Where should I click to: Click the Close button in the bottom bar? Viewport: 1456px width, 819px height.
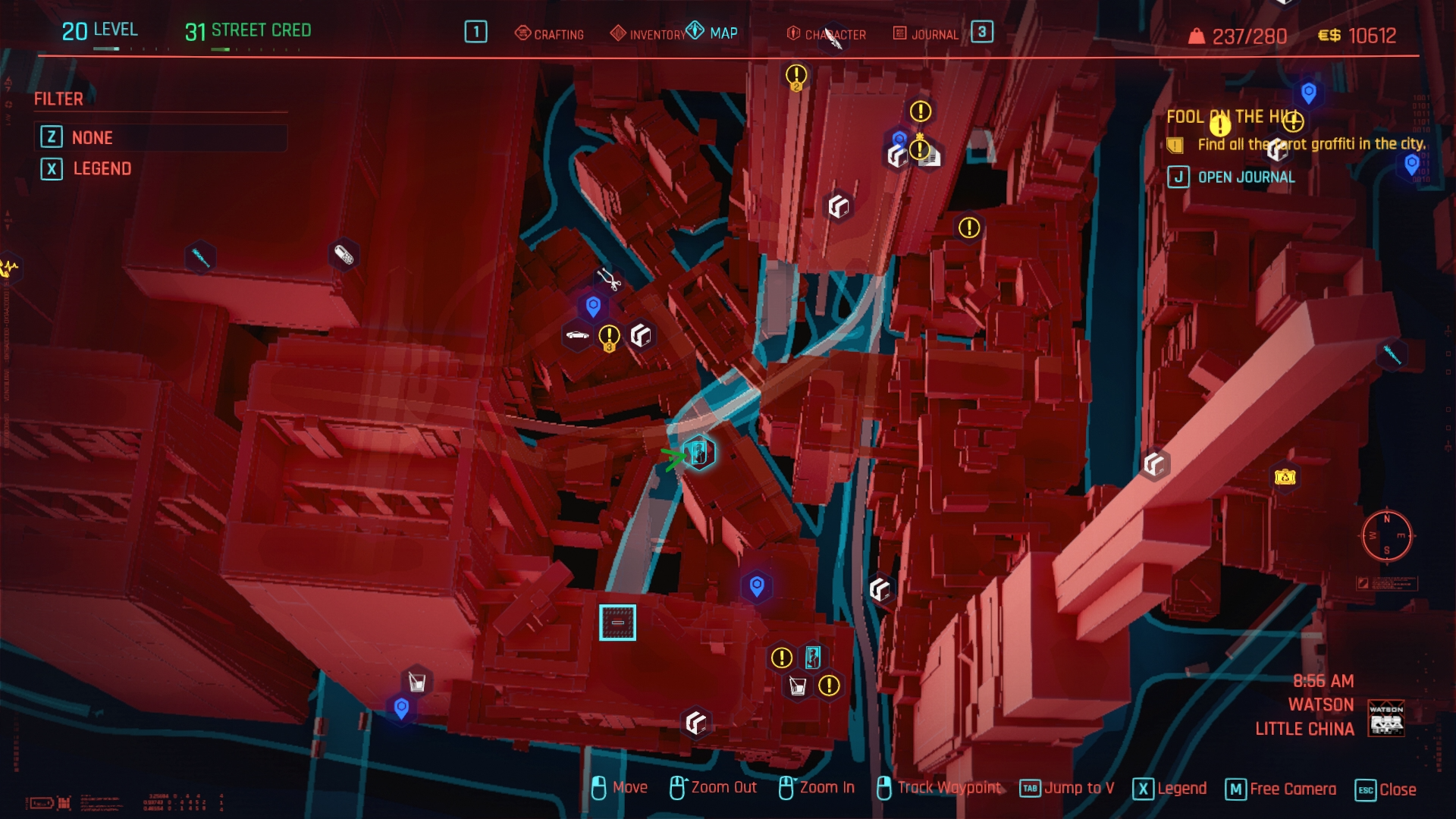[1386, 789]
